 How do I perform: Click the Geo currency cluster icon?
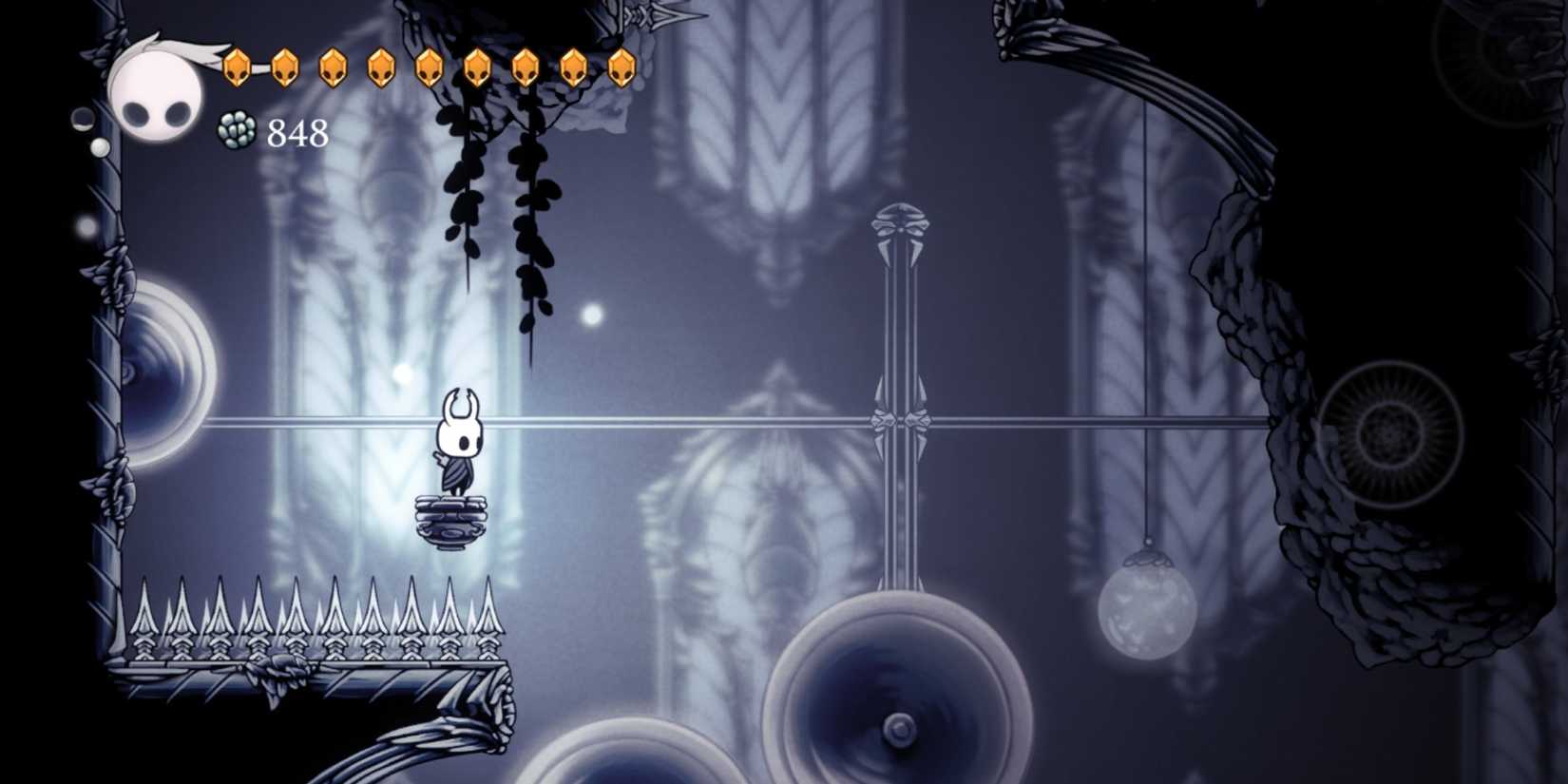(236, 128)
